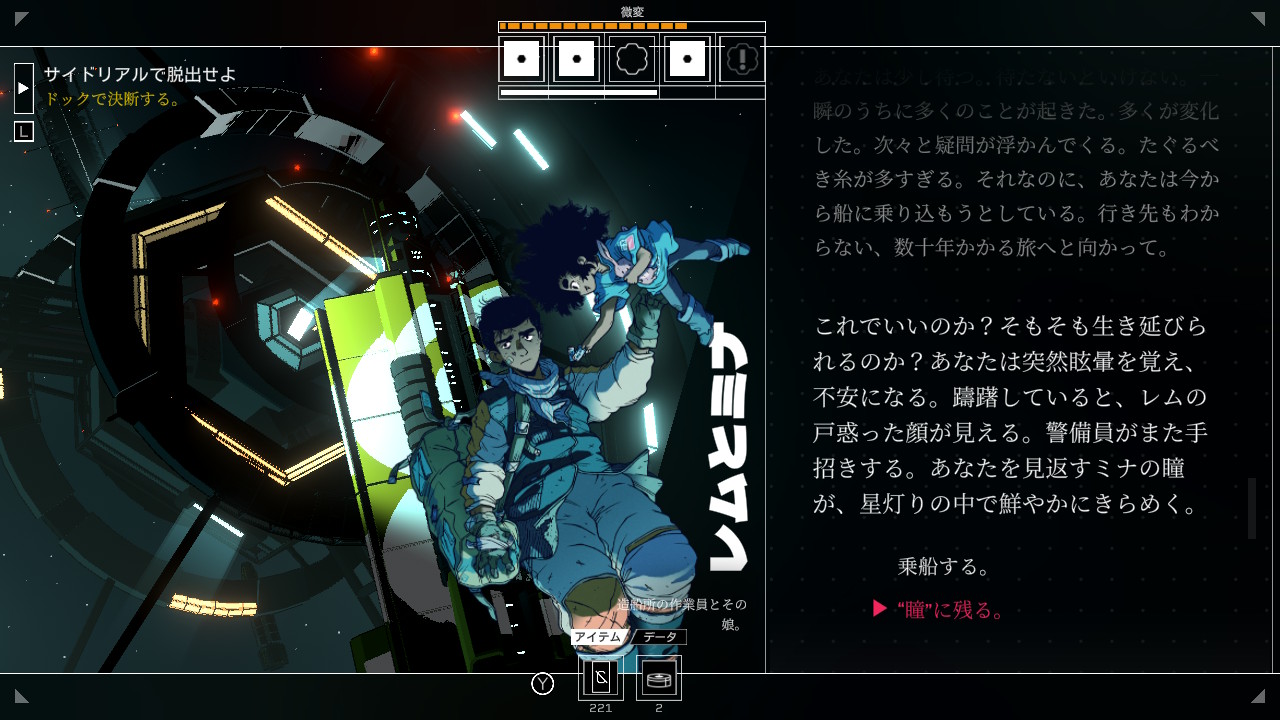Viewport: 1280px width, 720px height.
Task: Choose the "乗船する。" dialogue option
Action: point(944,567)
